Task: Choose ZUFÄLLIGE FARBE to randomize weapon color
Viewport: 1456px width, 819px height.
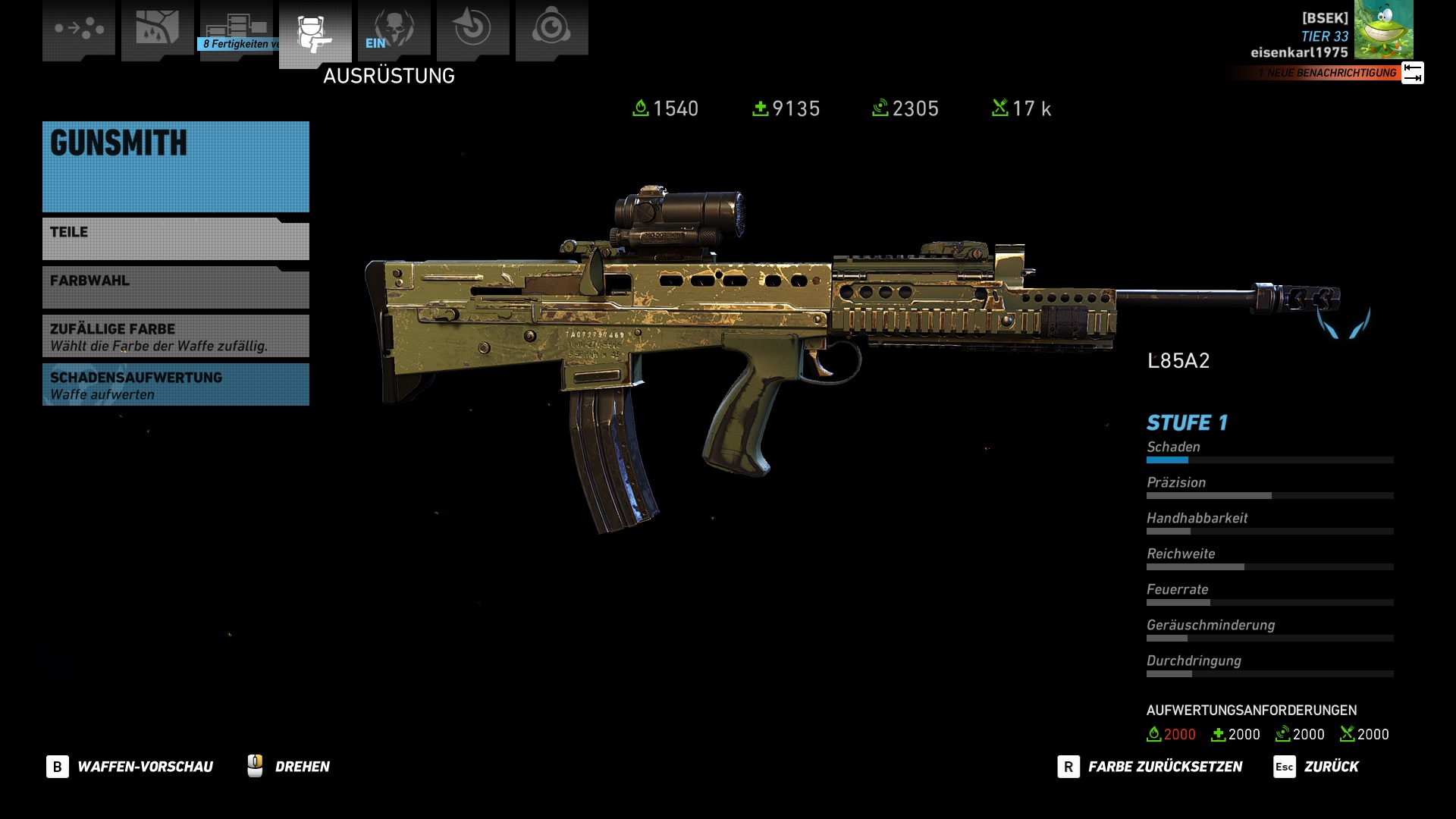Action: click(175, 337)
